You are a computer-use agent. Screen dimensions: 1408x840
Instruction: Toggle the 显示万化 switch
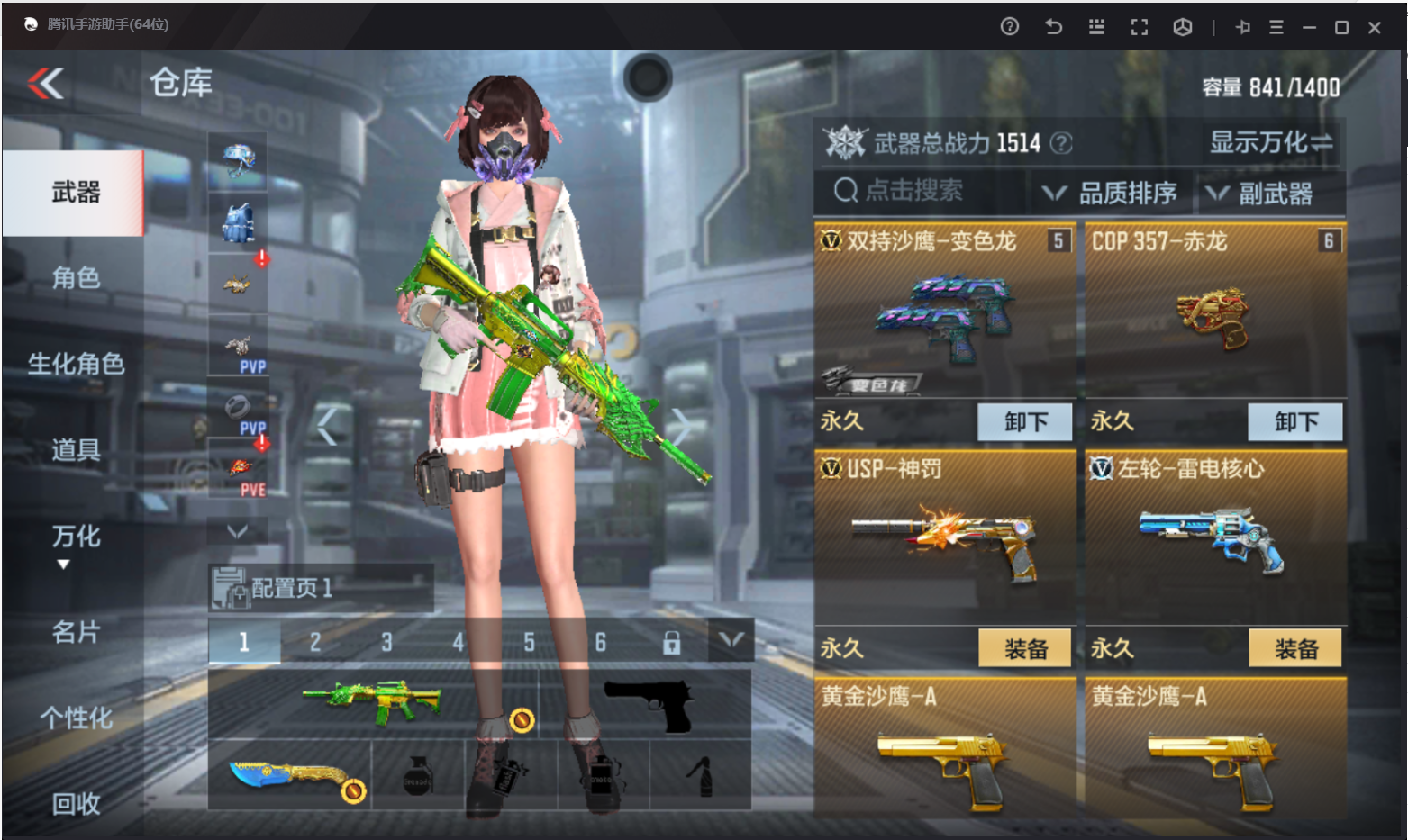[1271, 142]
